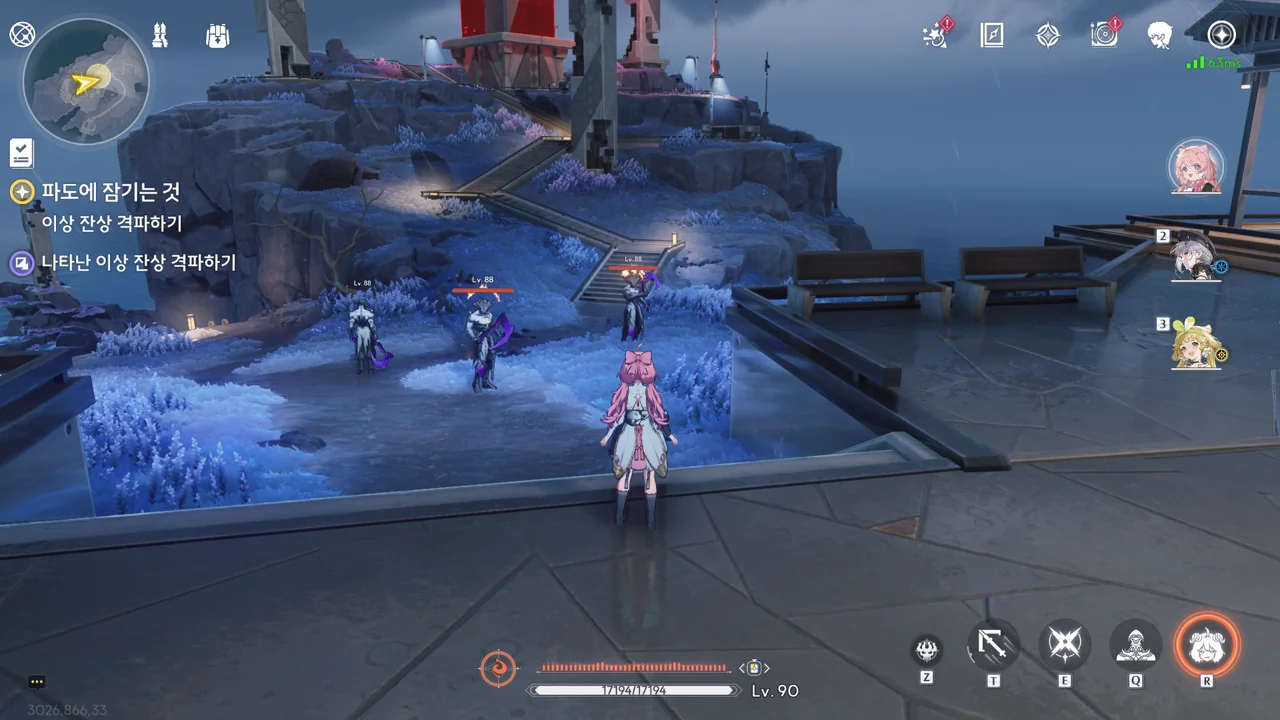
Task: Open the backpack inventory icon
Action: [x=217, y=36]
